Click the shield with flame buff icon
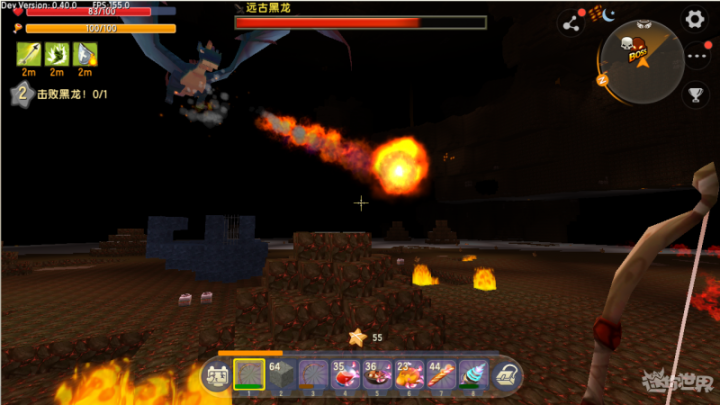This screenshot has width=720, height=405. click(x=86, y=54)
